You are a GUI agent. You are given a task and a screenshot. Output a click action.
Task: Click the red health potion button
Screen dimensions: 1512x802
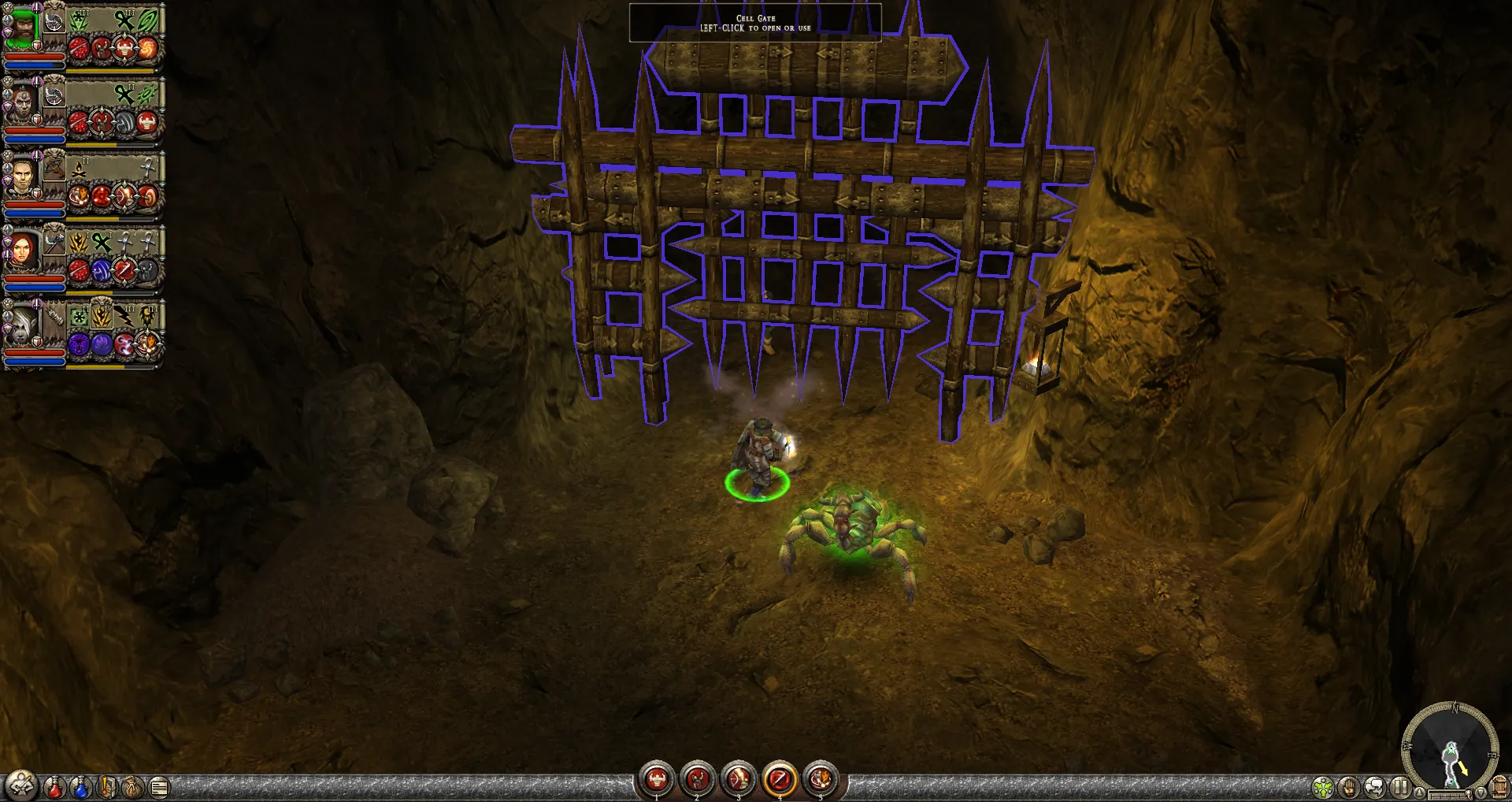coord(54,786)
